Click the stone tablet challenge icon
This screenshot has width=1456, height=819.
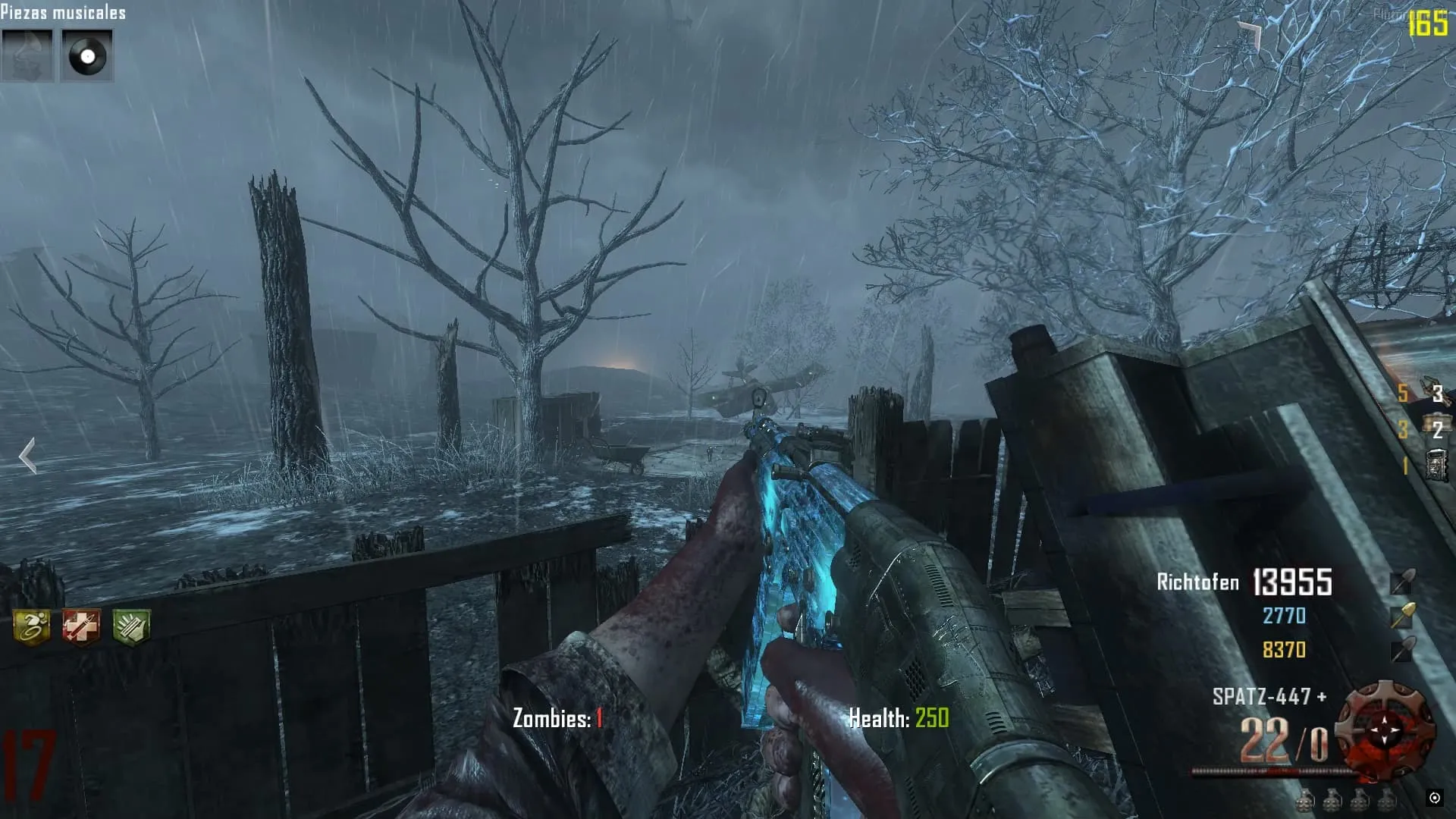click(1436, 465)
